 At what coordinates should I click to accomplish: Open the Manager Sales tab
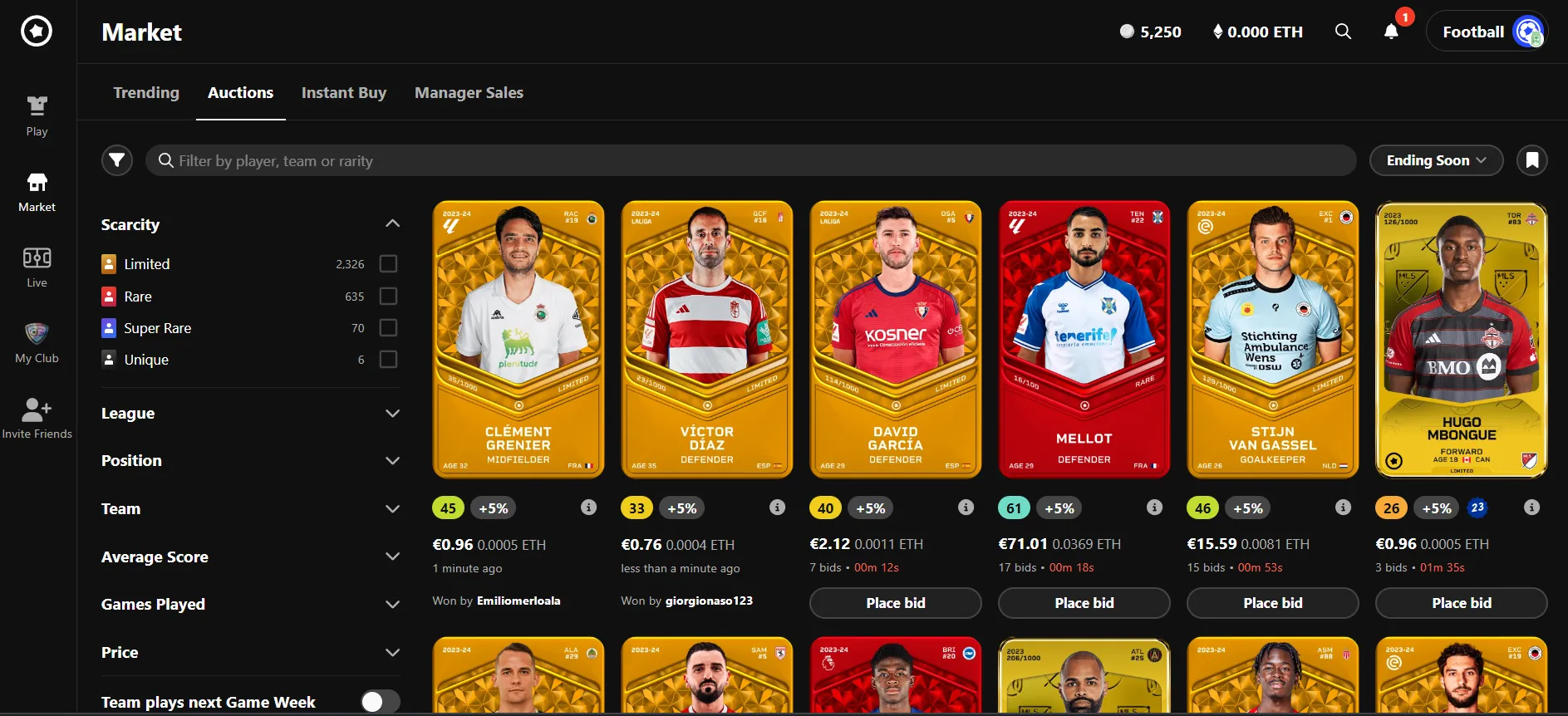[469, 92]
